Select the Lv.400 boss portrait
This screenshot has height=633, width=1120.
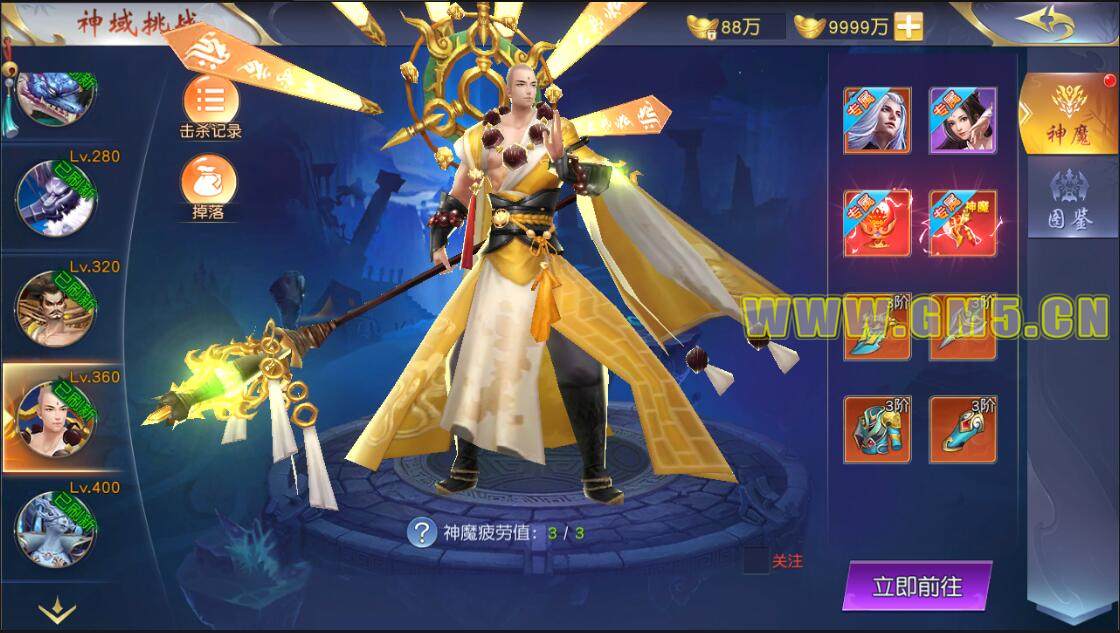tap(56, 528)
